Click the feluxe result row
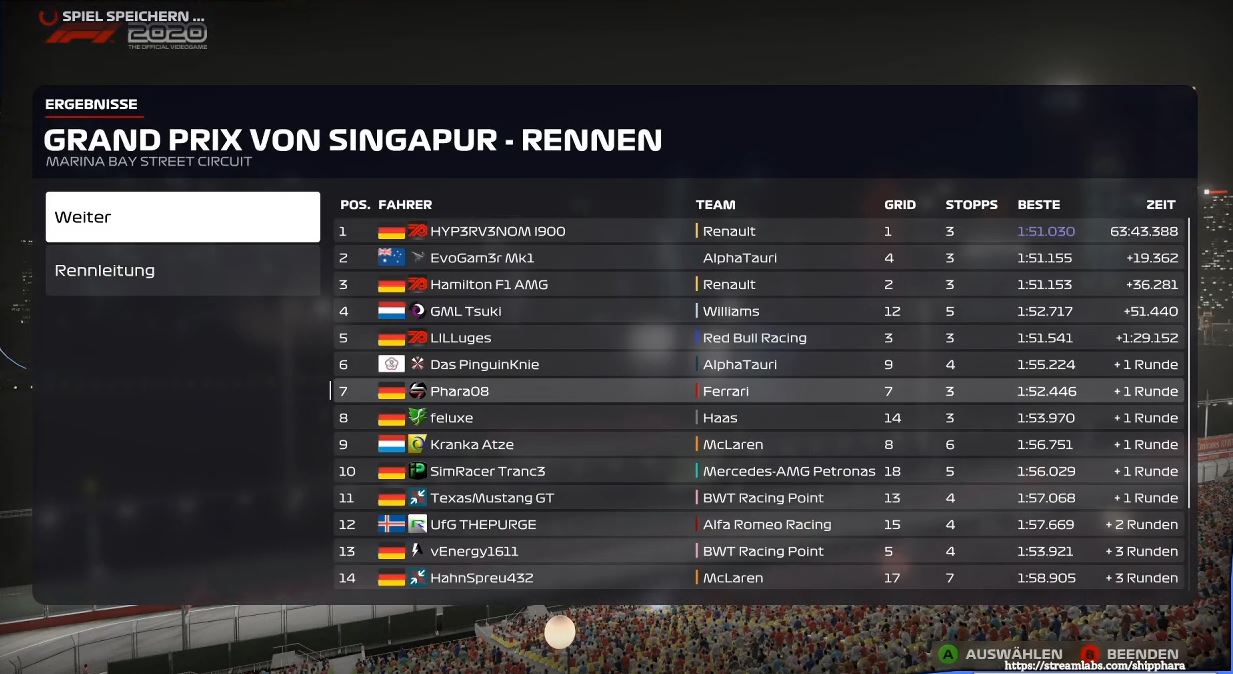 pos(758,418)
